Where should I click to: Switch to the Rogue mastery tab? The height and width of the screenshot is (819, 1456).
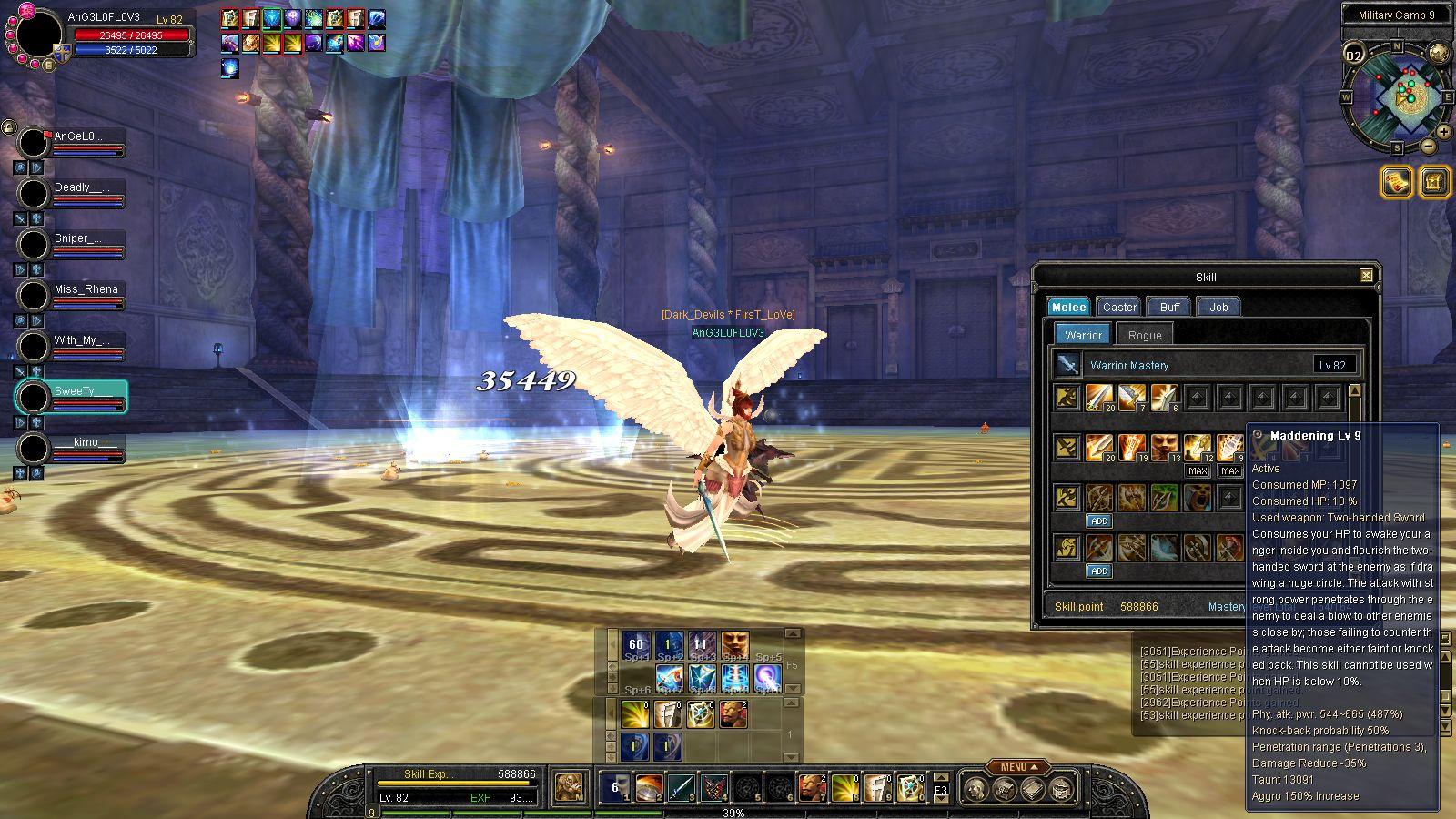pos(1145,335)
